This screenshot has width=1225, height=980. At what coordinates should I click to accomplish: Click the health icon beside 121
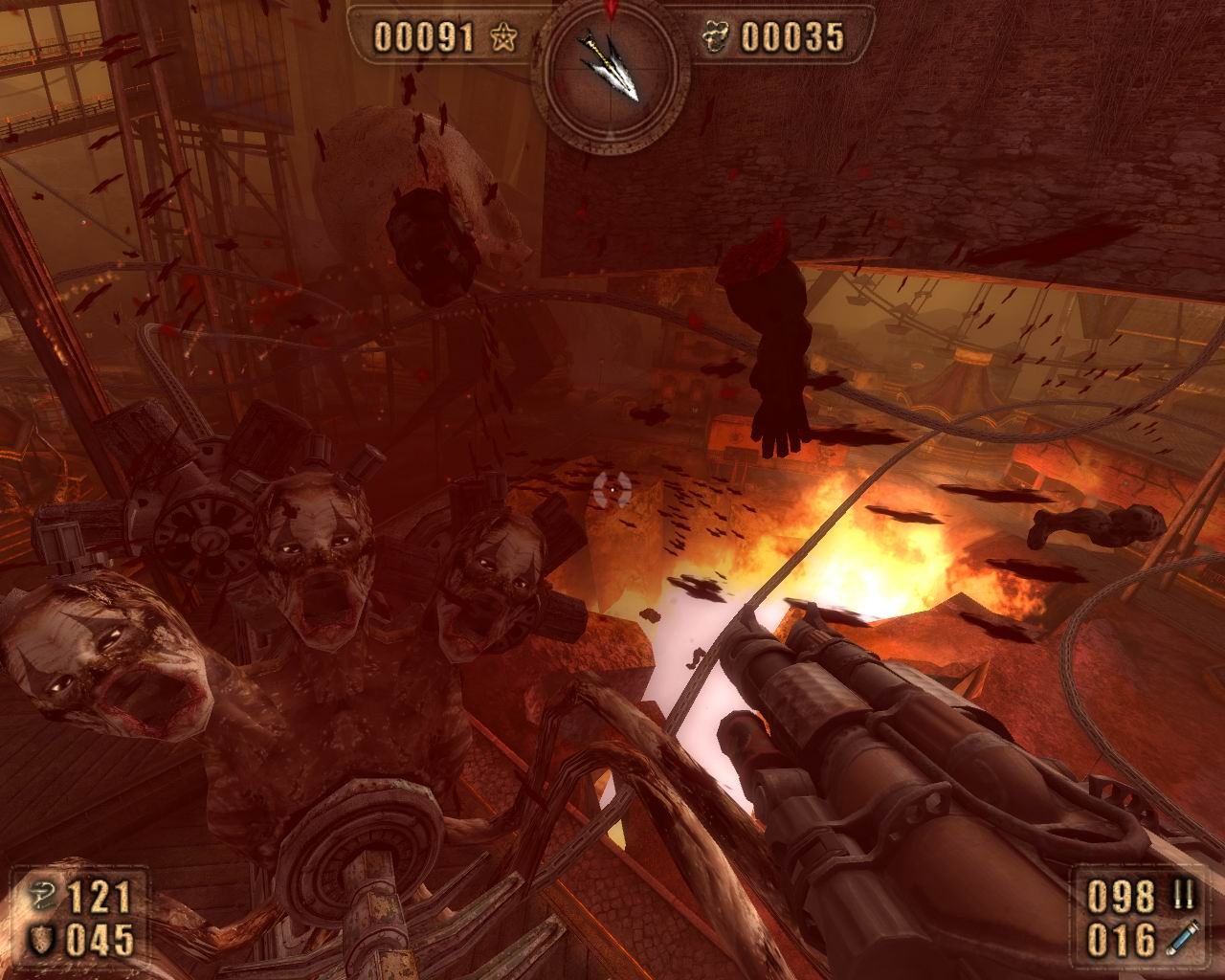tap(44, 898)
